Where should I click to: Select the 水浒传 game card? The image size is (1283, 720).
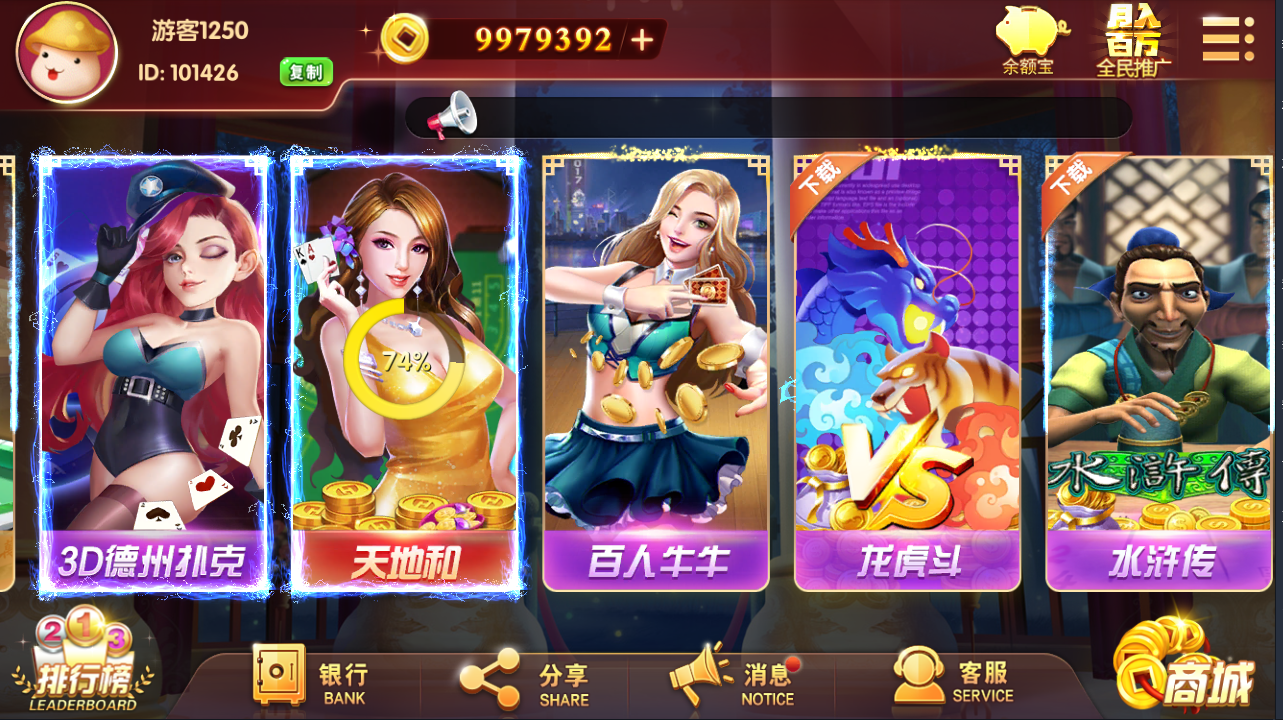pos(1160,370)
